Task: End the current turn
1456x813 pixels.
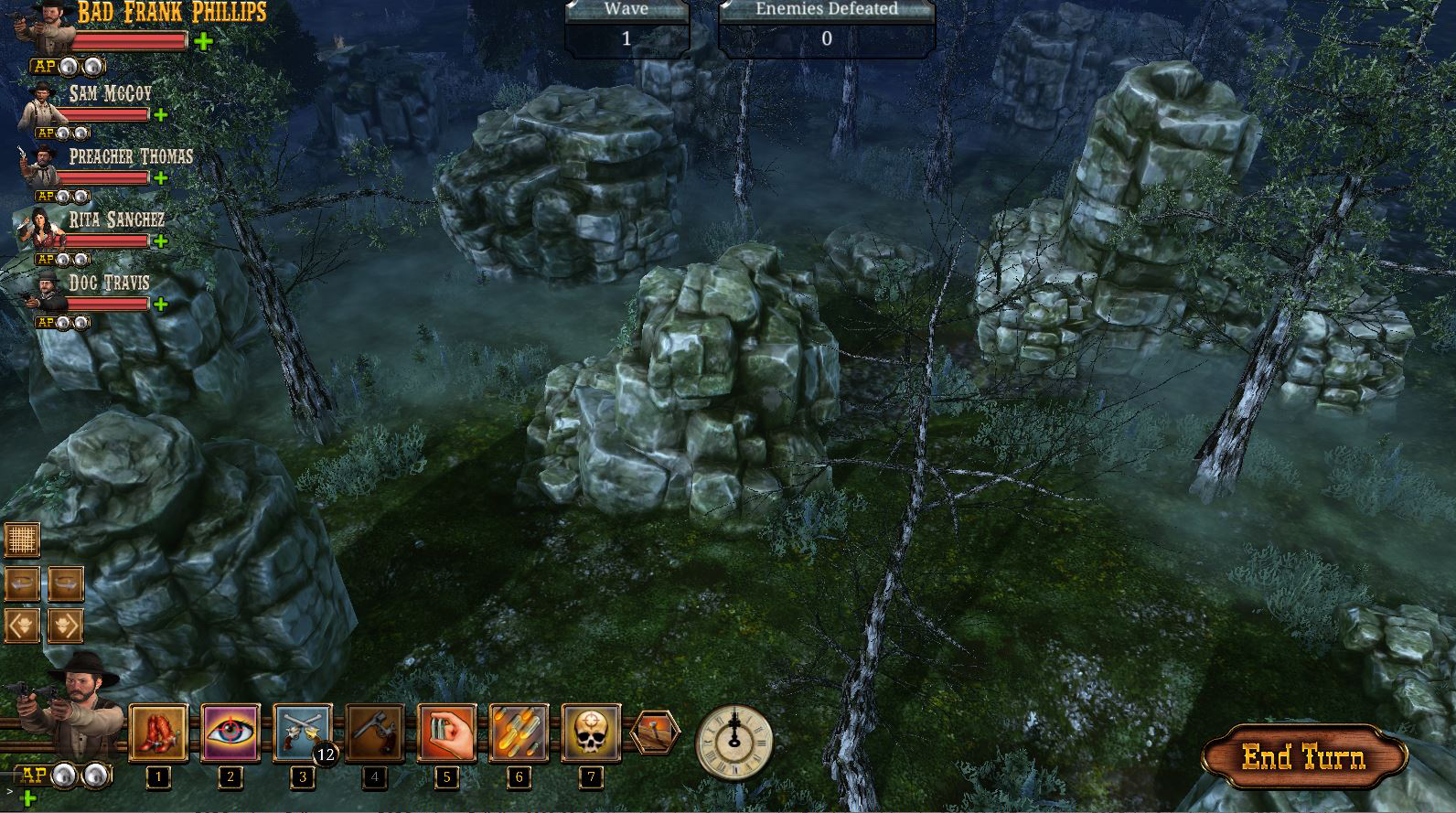Action: [x=1303, y=757]
